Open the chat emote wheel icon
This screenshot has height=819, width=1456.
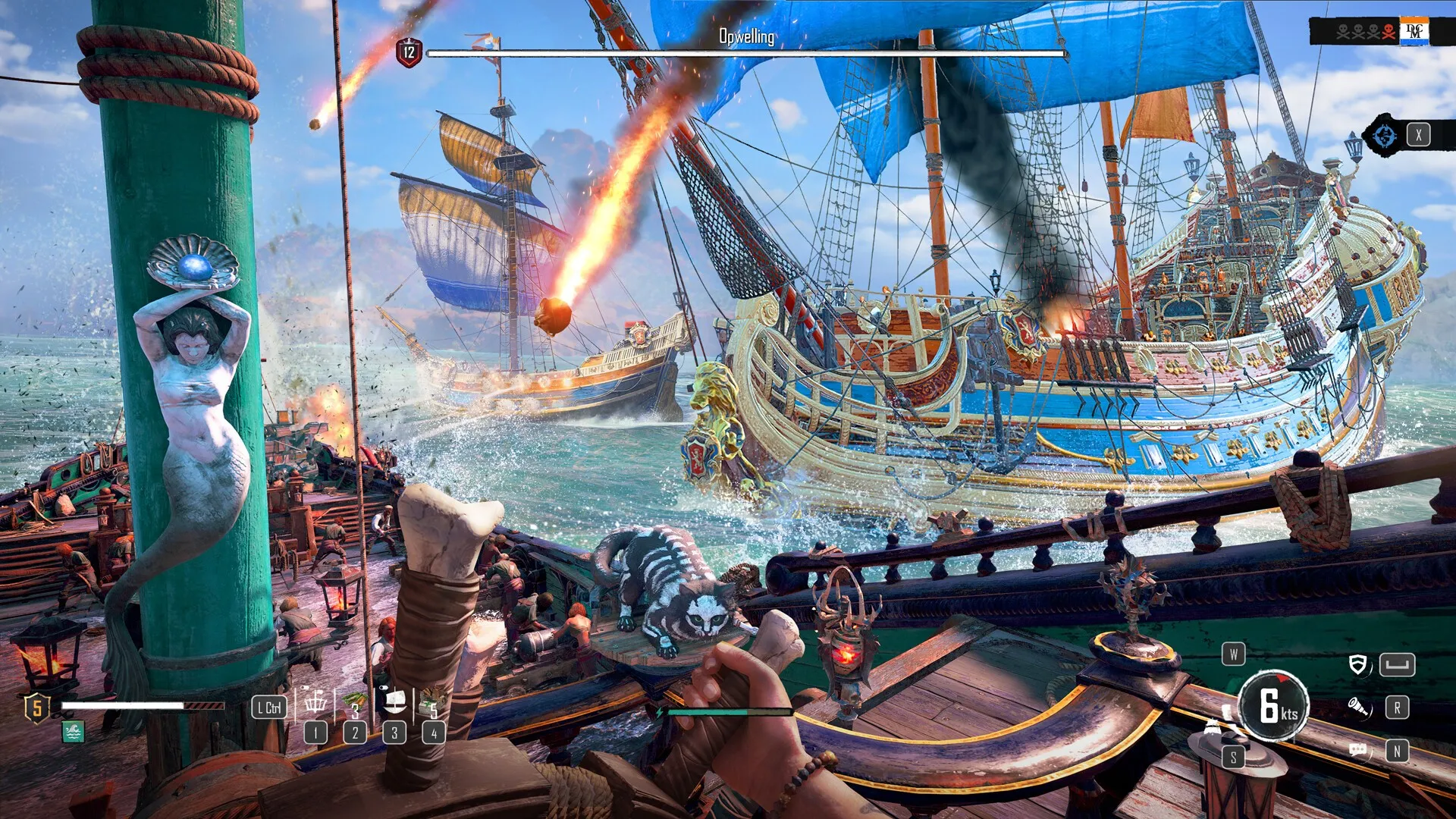pos(1358,751)
